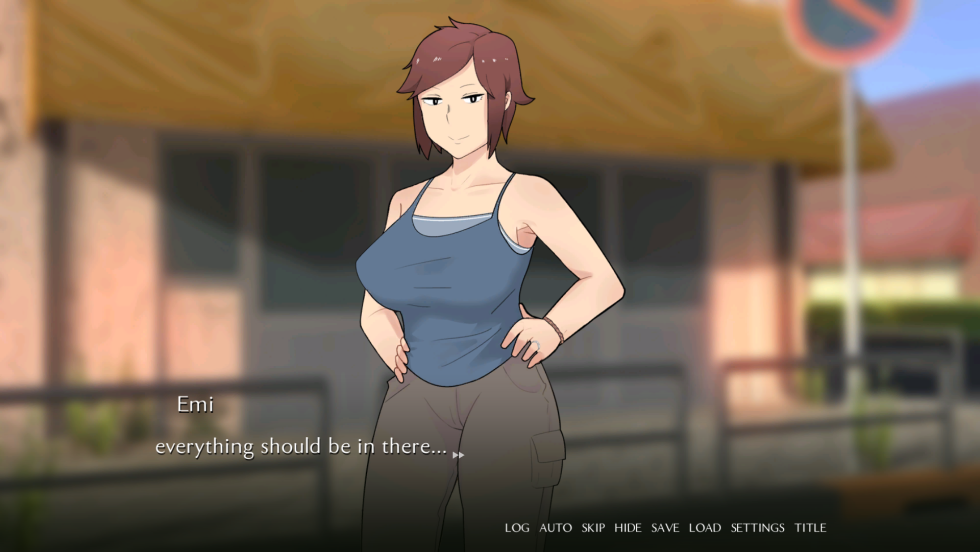Open the SETTINGS menu

757,528
